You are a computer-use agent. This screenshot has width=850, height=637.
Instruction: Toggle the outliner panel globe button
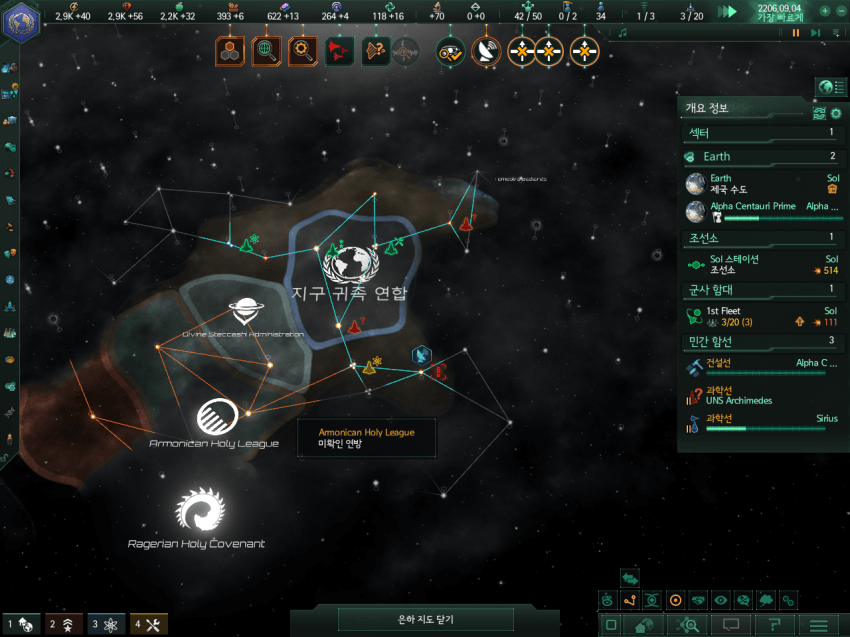(x=826, y=88)
